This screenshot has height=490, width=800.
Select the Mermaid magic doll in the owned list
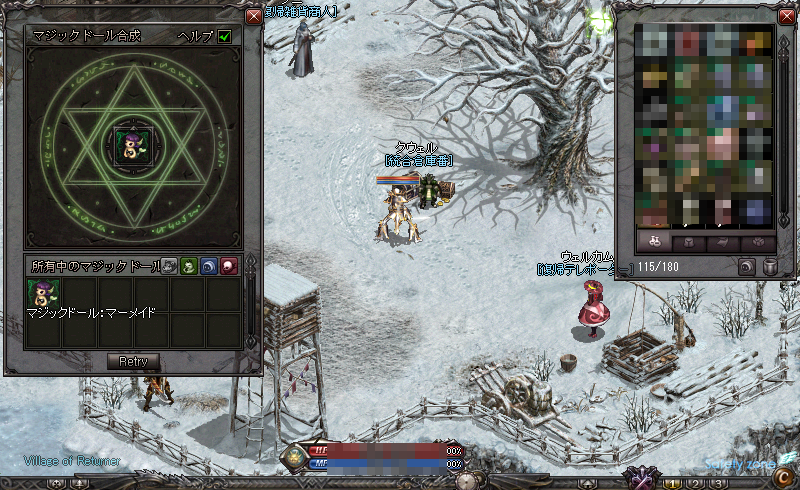pyautogui.click(x=43, y=294)
